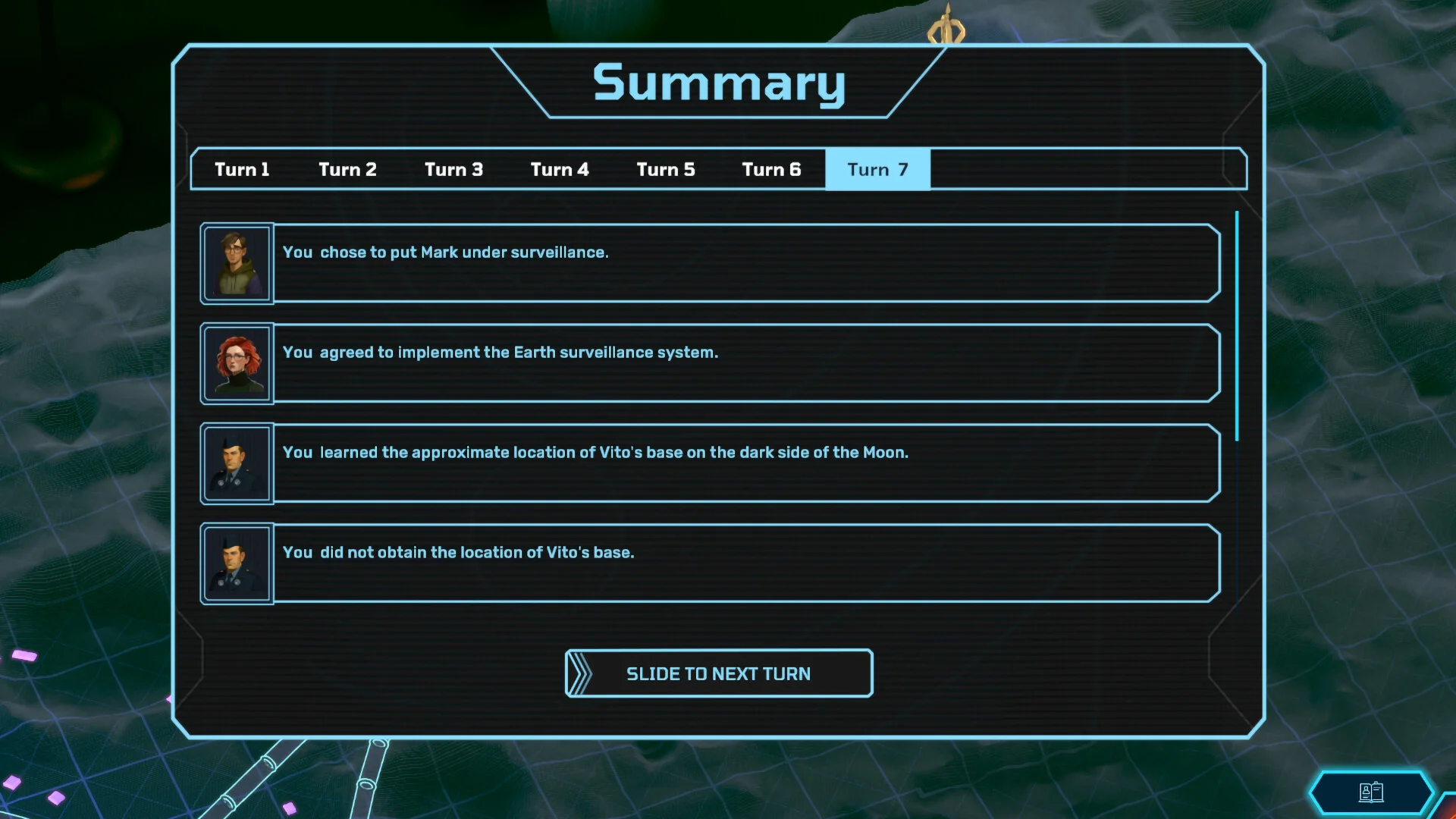This screenshot has height=819, width=1456.
Task: Click the 'did not obtain location' row
Action: point(746,563)
